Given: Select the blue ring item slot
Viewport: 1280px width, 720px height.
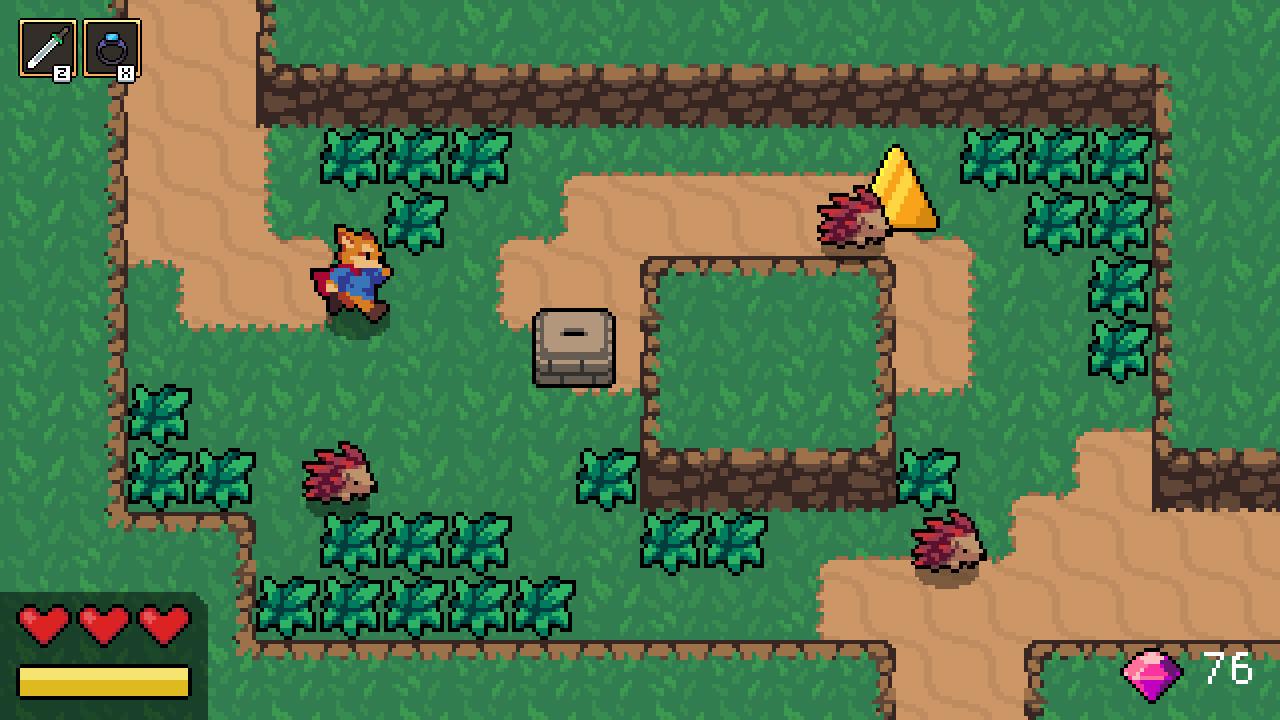Looking at the screenshot, I should click(114, 44).
